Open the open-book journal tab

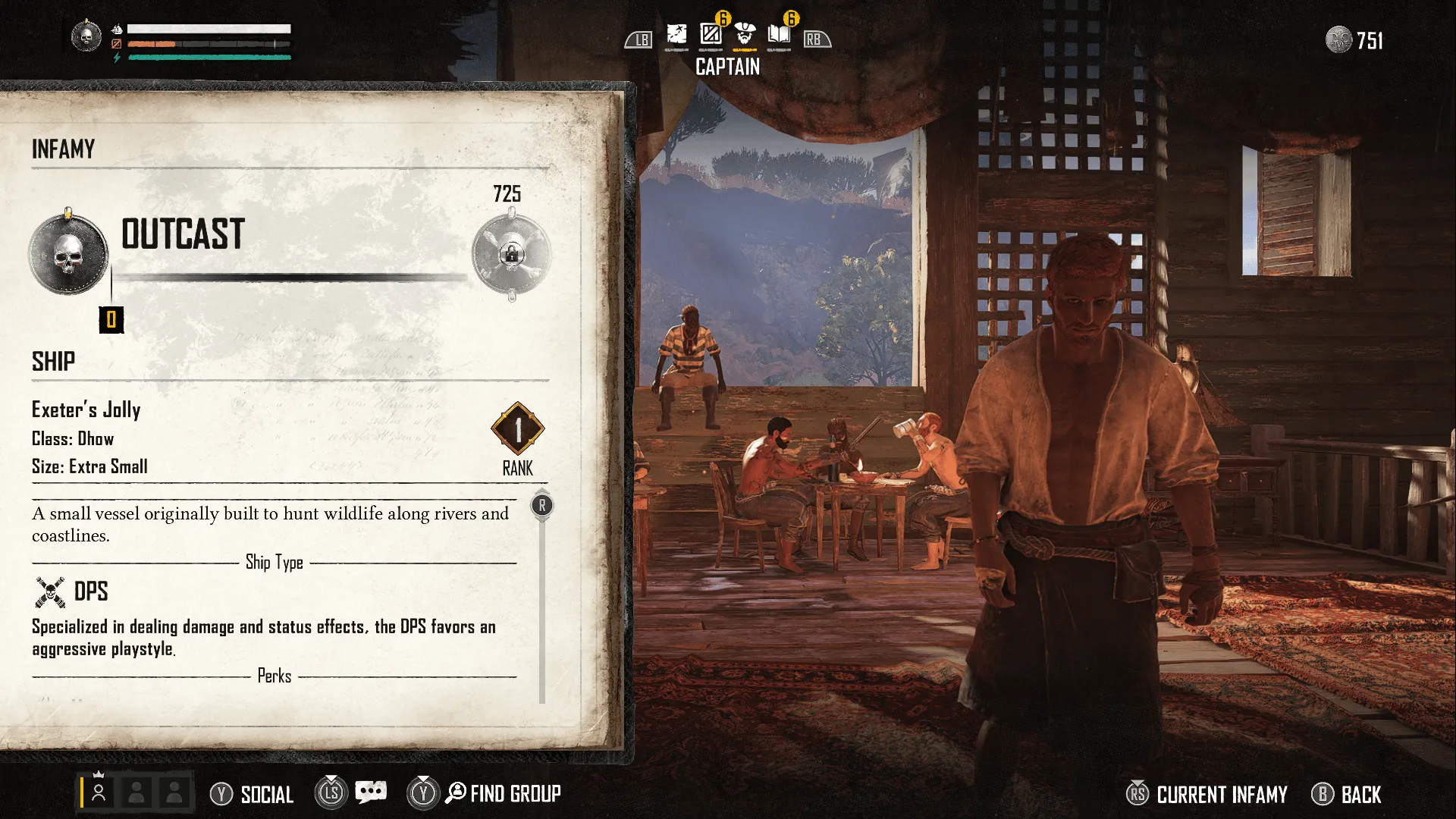point(779,35)
